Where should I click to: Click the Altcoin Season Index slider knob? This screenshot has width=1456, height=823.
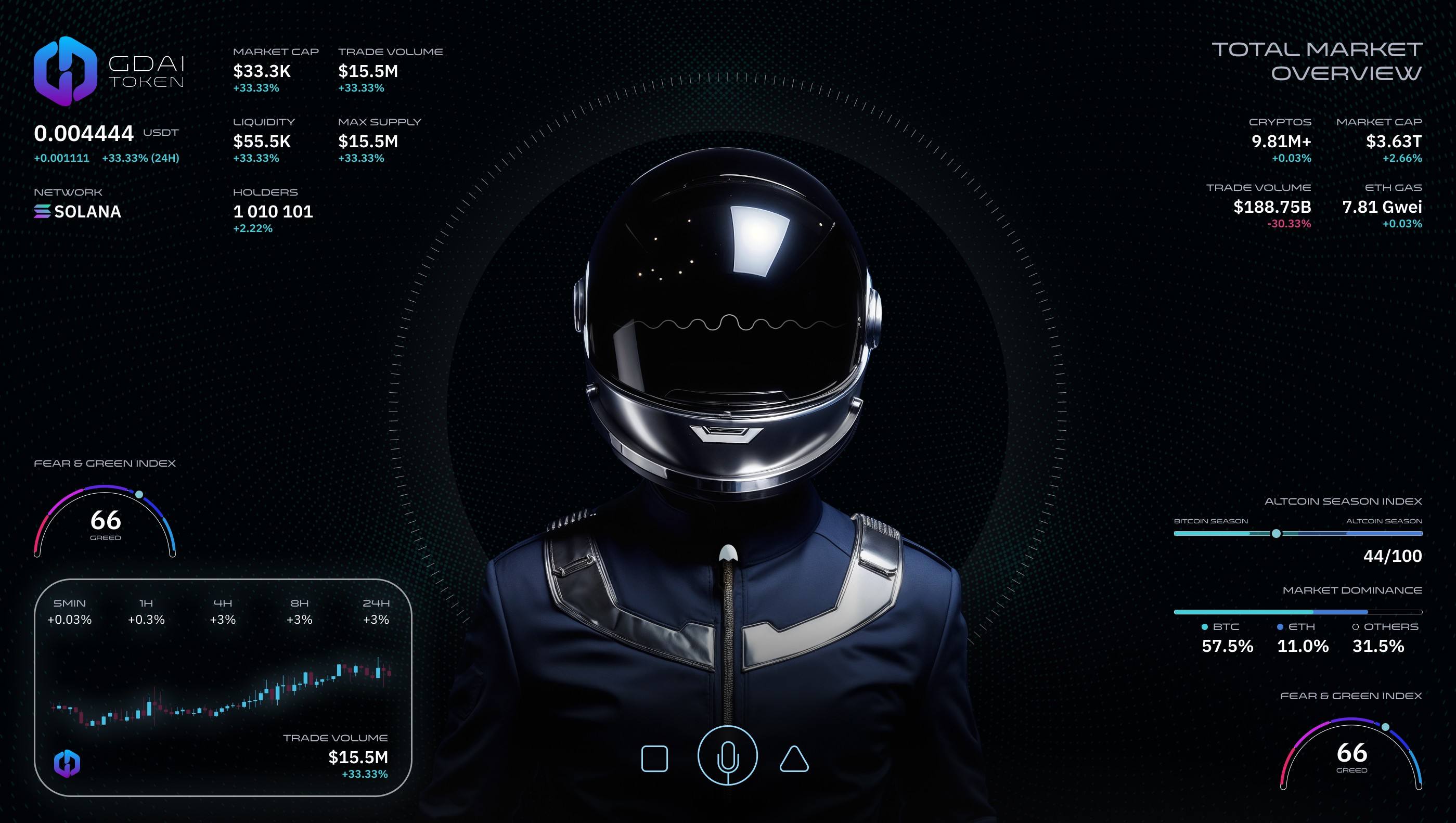(1275, 534)
